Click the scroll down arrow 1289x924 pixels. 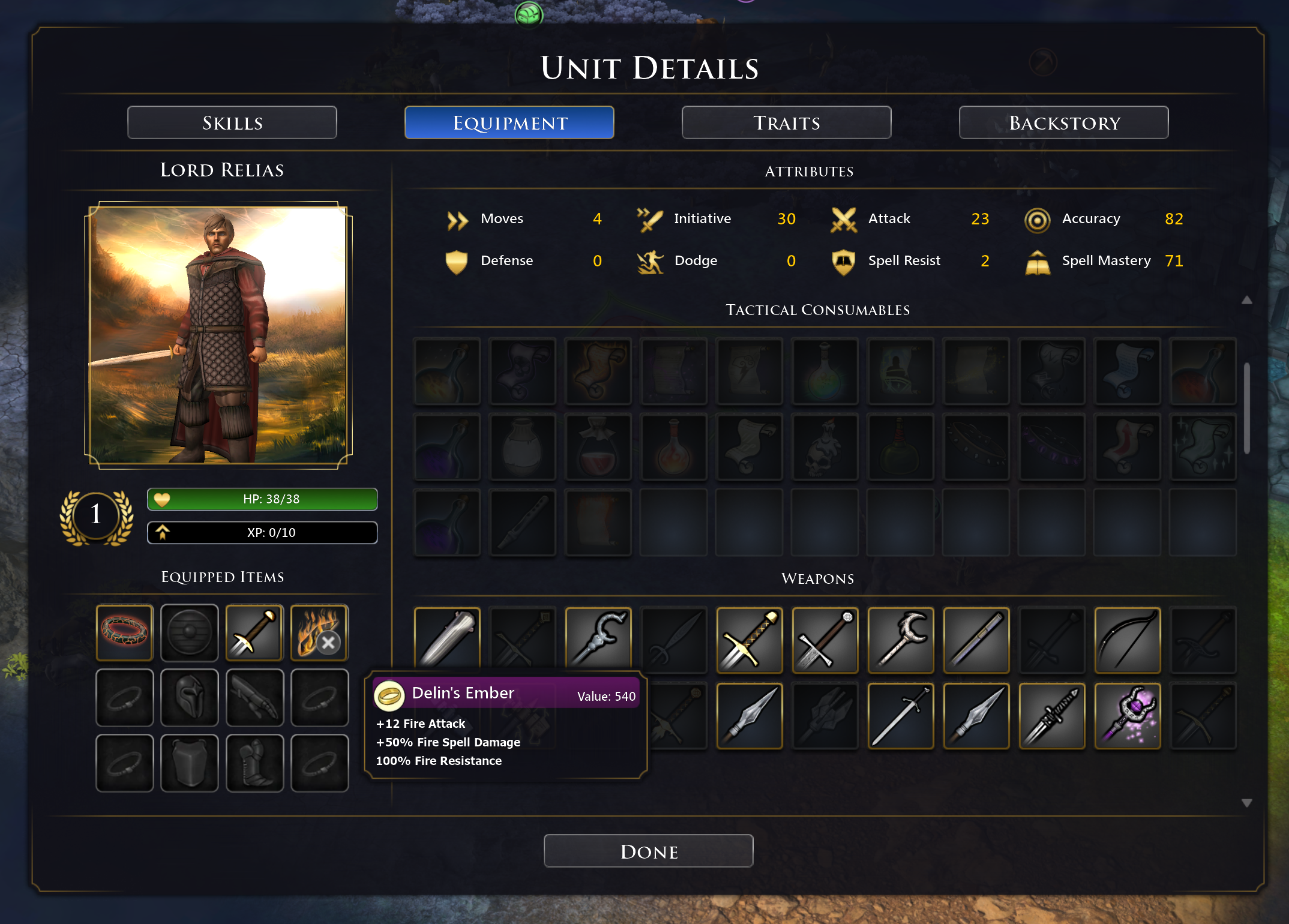(x=1246, y=803)
